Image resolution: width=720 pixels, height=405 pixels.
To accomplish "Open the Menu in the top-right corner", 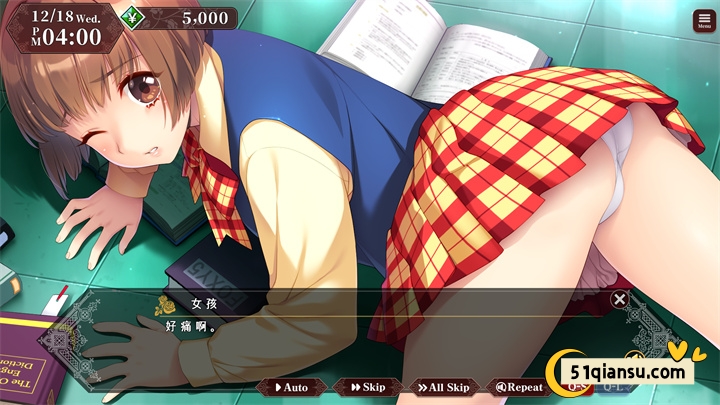I will click(x=703, y=21).
